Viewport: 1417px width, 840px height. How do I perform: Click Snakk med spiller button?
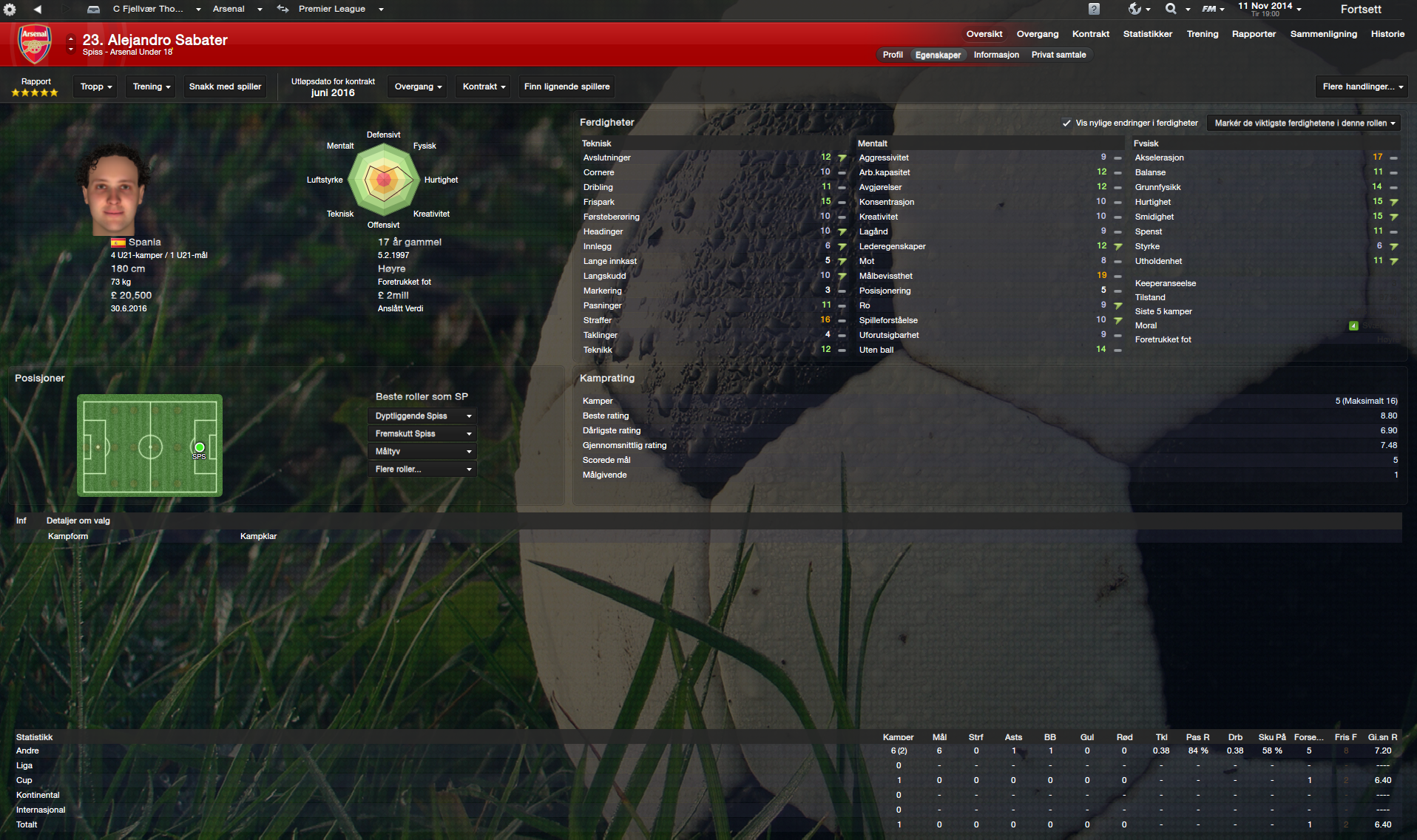coord(225,87)
